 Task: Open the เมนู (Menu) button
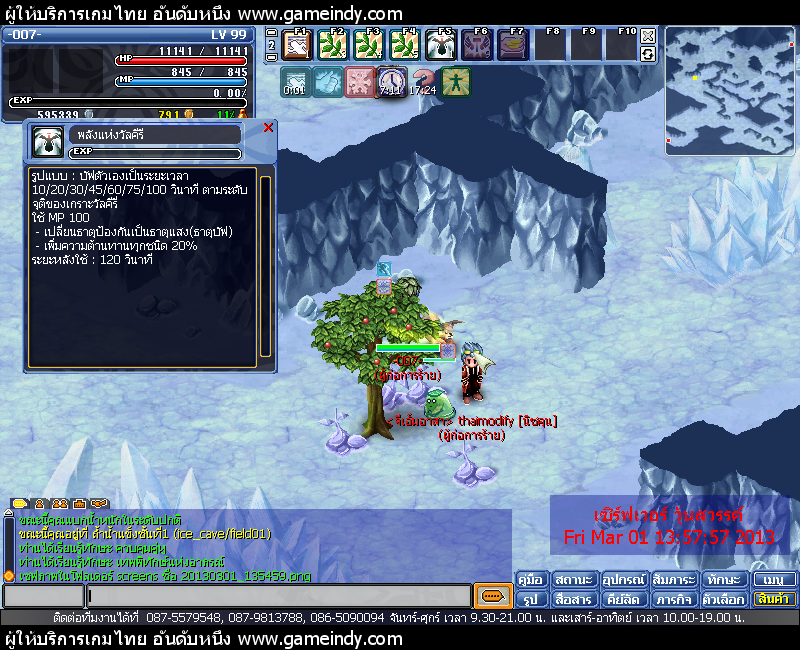pyautogui.click(x=773, y=580)
